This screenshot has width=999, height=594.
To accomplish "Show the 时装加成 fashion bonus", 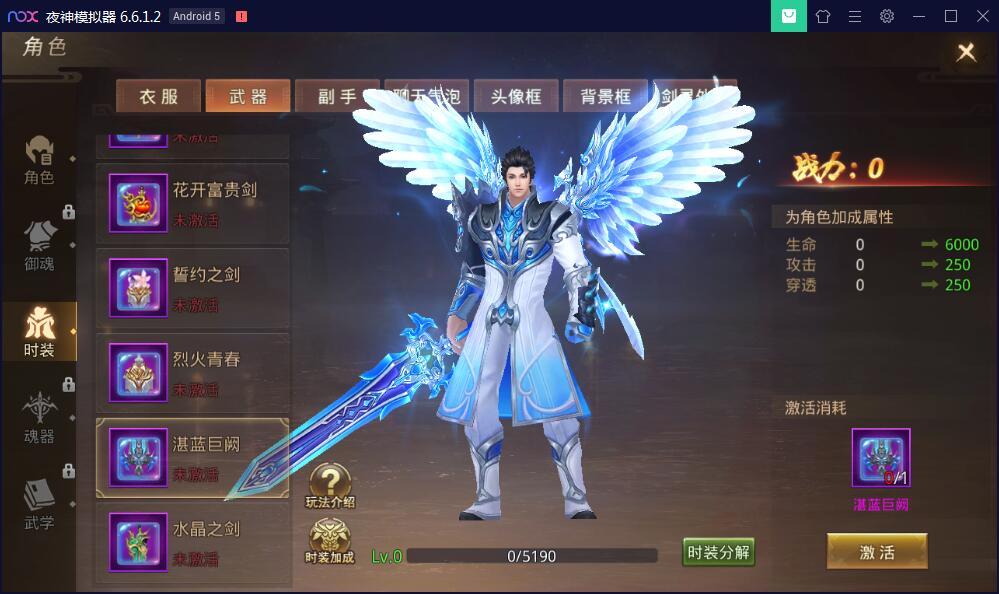I will 330,542.
